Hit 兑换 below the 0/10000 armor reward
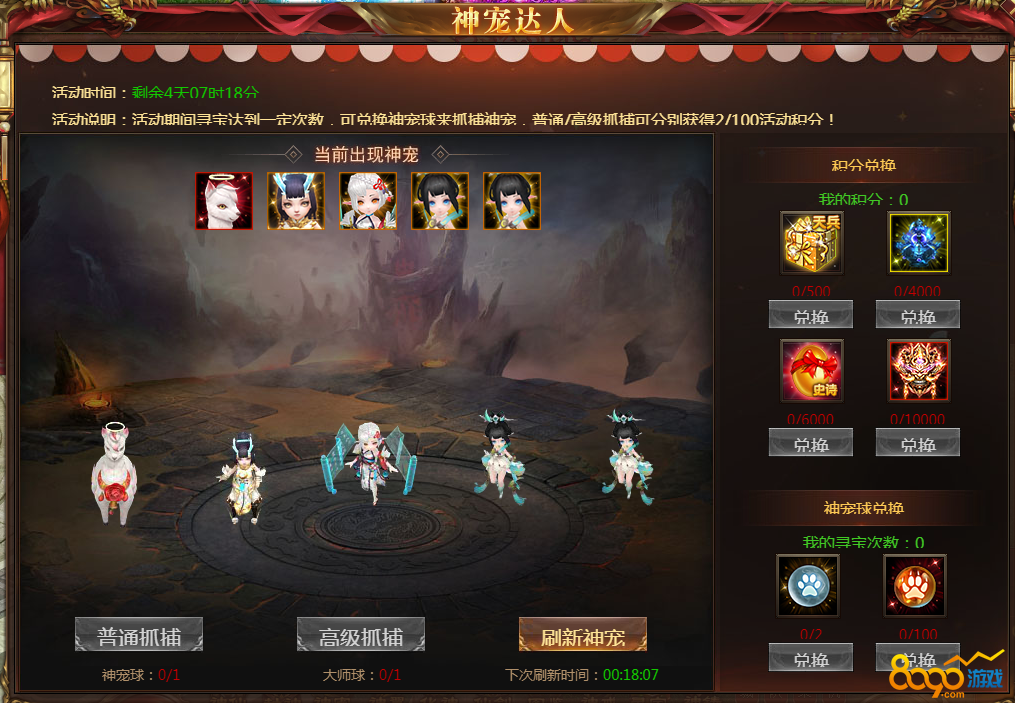This screenshot has height=703, width=1015. [x=918, y=443]
